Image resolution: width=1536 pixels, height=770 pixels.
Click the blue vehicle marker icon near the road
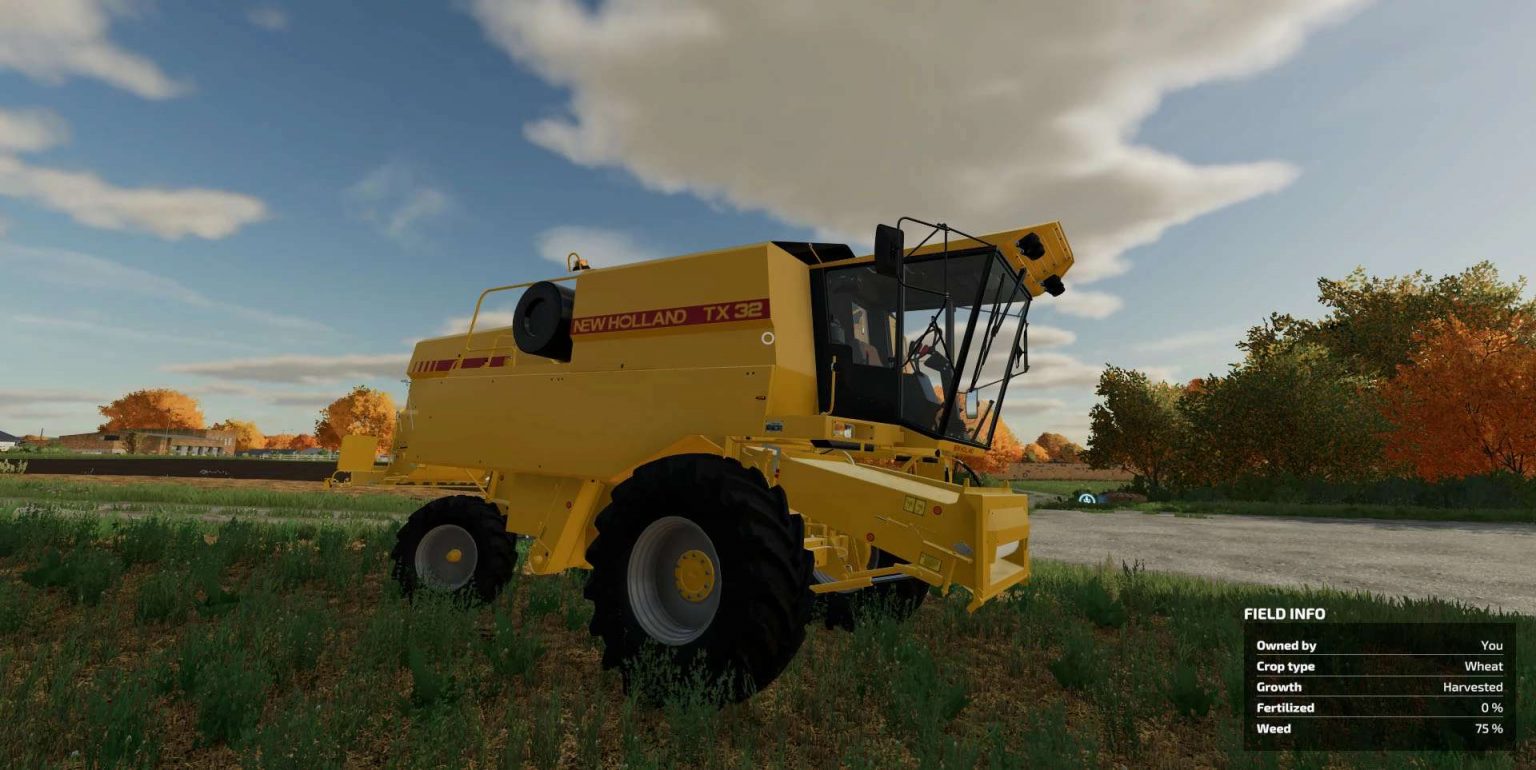tap(1087, 499)
